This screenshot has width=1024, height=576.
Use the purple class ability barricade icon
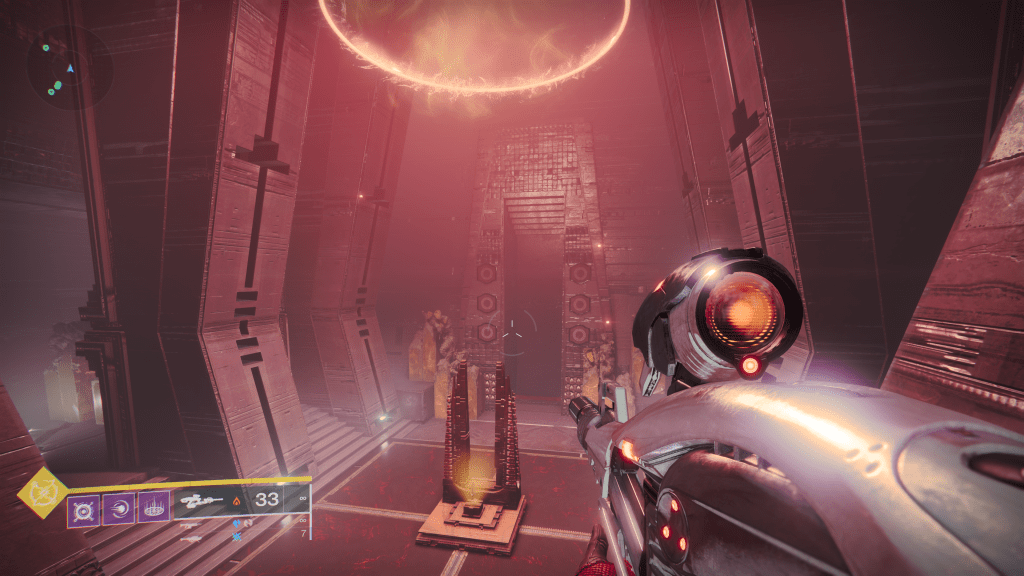[153, 509]
